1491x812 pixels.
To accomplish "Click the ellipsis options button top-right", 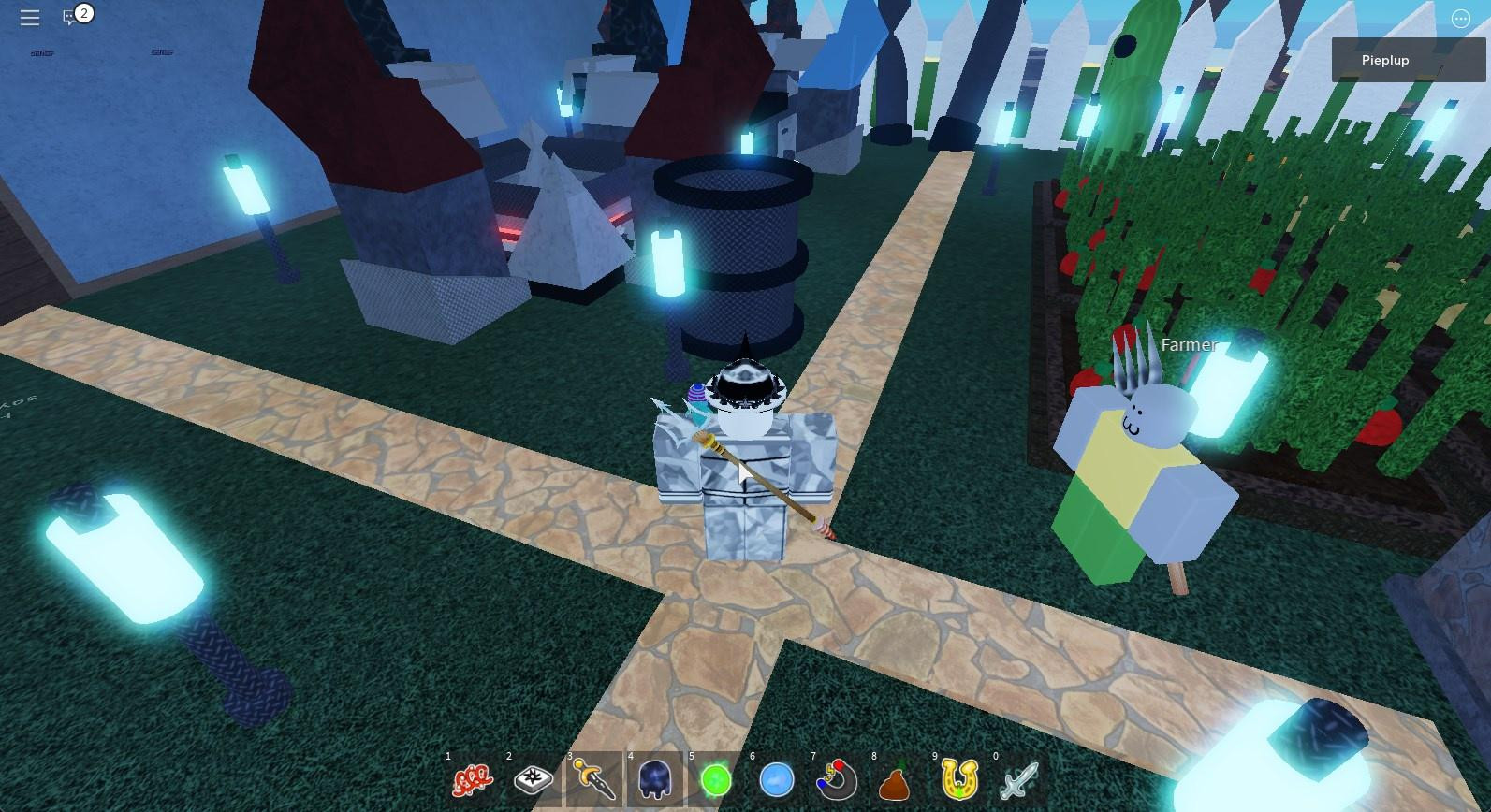I will tap(1460, 19).
